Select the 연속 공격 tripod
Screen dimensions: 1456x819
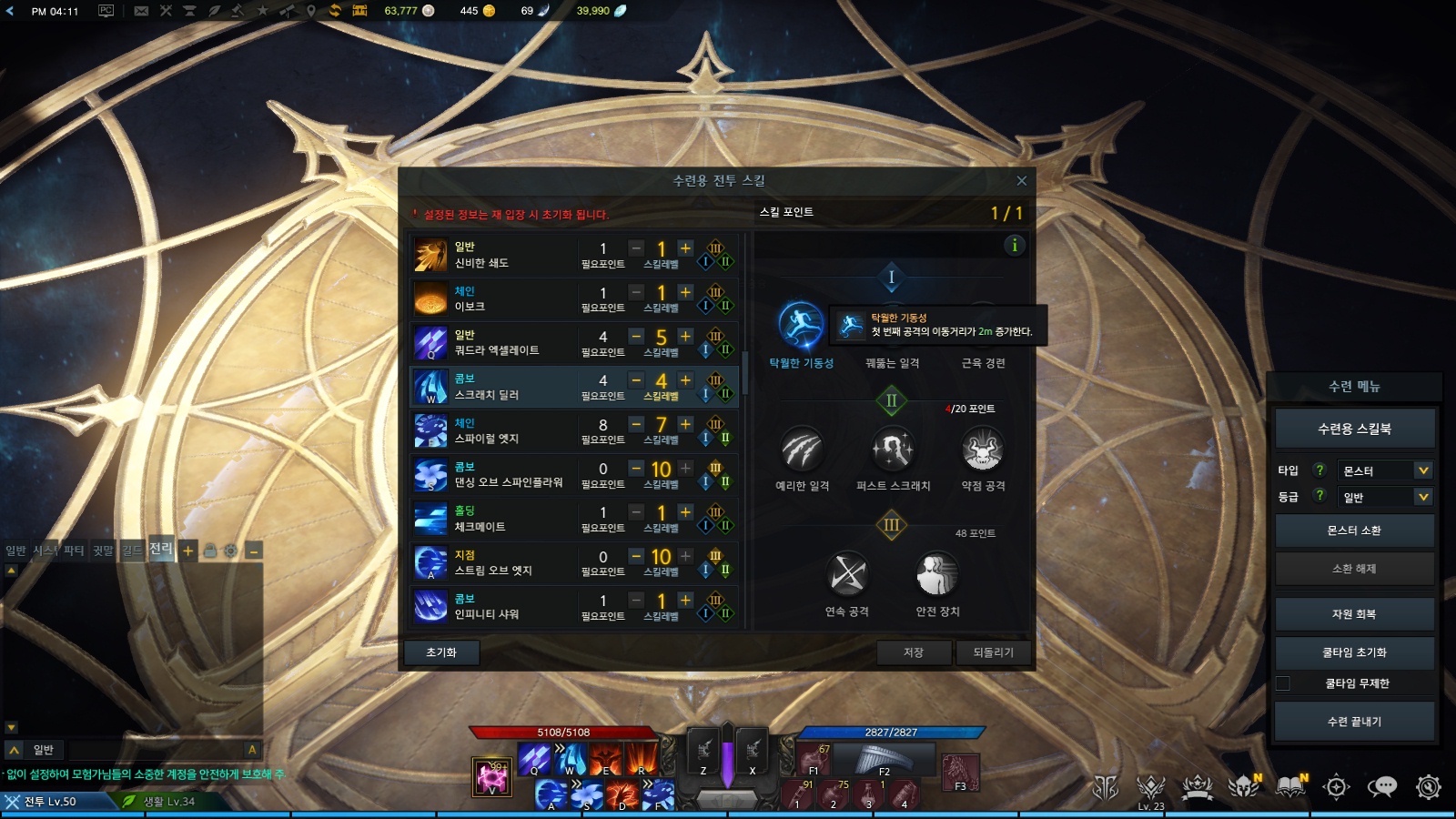click(x=847, y=575)
